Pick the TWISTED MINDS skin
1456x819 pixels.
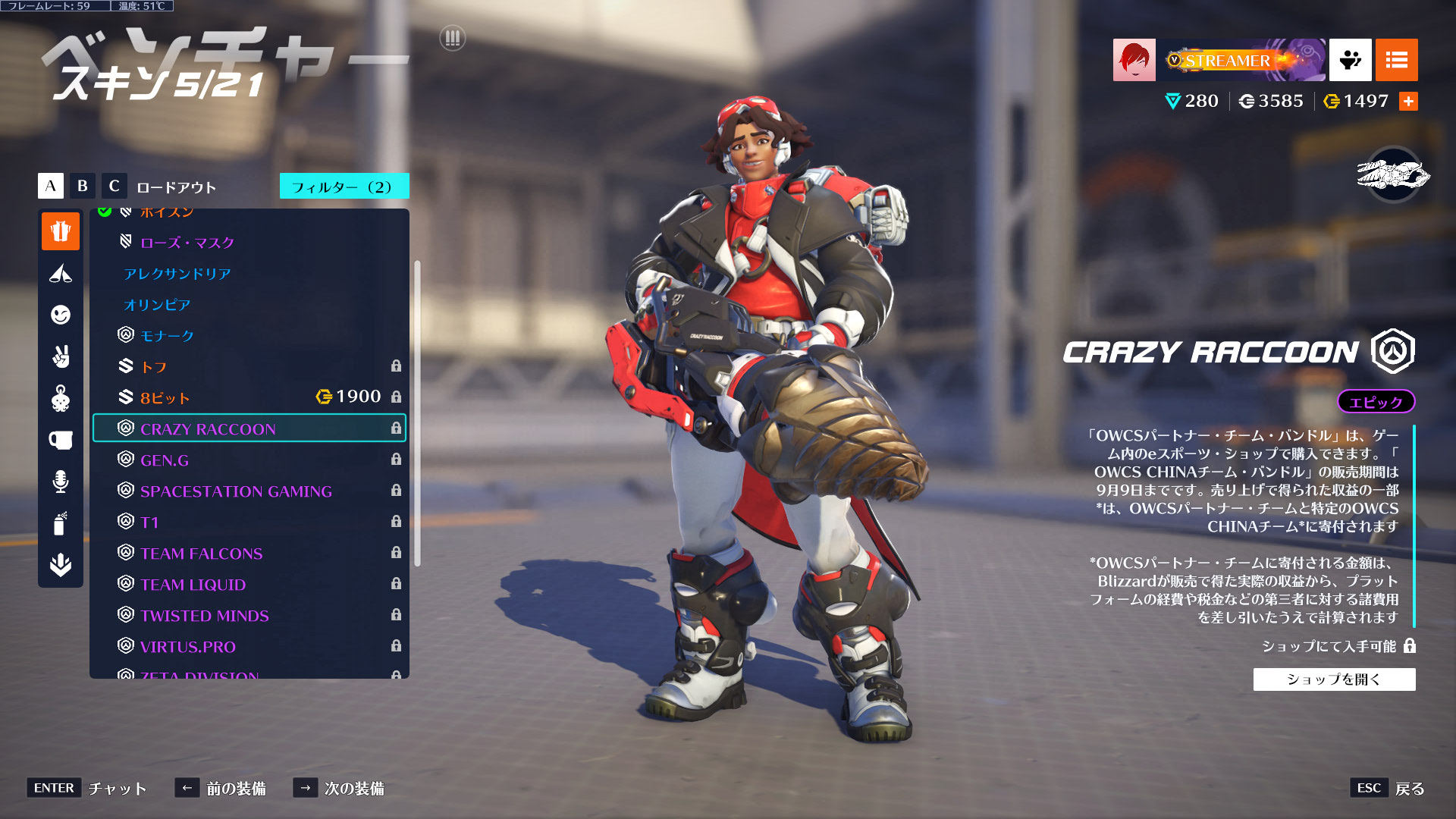pyautogui.click(x=204, y=616)
